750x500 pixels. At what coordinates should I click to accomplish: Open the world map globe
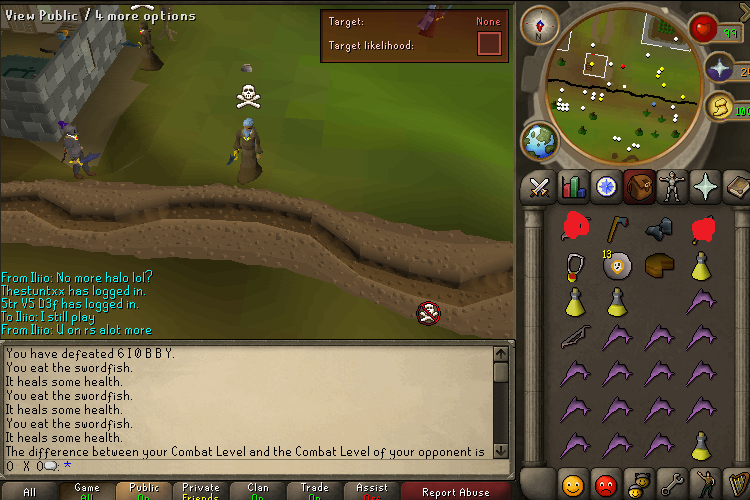(x=540, y=141)
